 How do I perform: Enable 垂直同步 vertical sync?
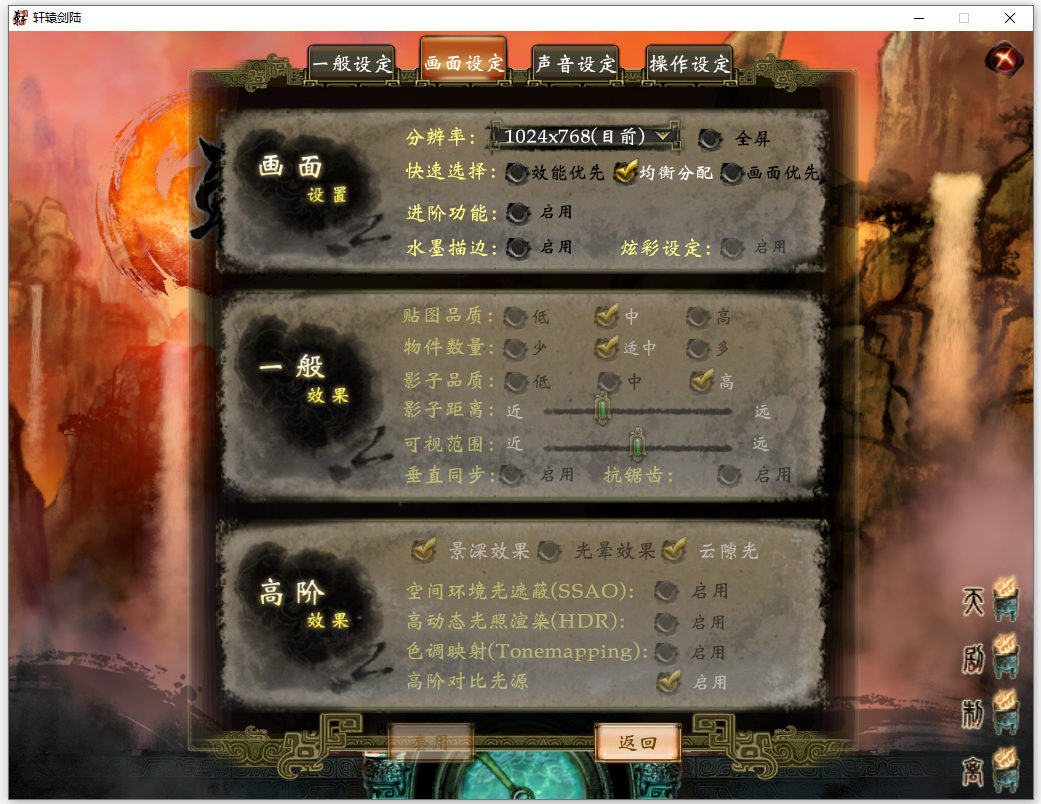tap(512, 475)
